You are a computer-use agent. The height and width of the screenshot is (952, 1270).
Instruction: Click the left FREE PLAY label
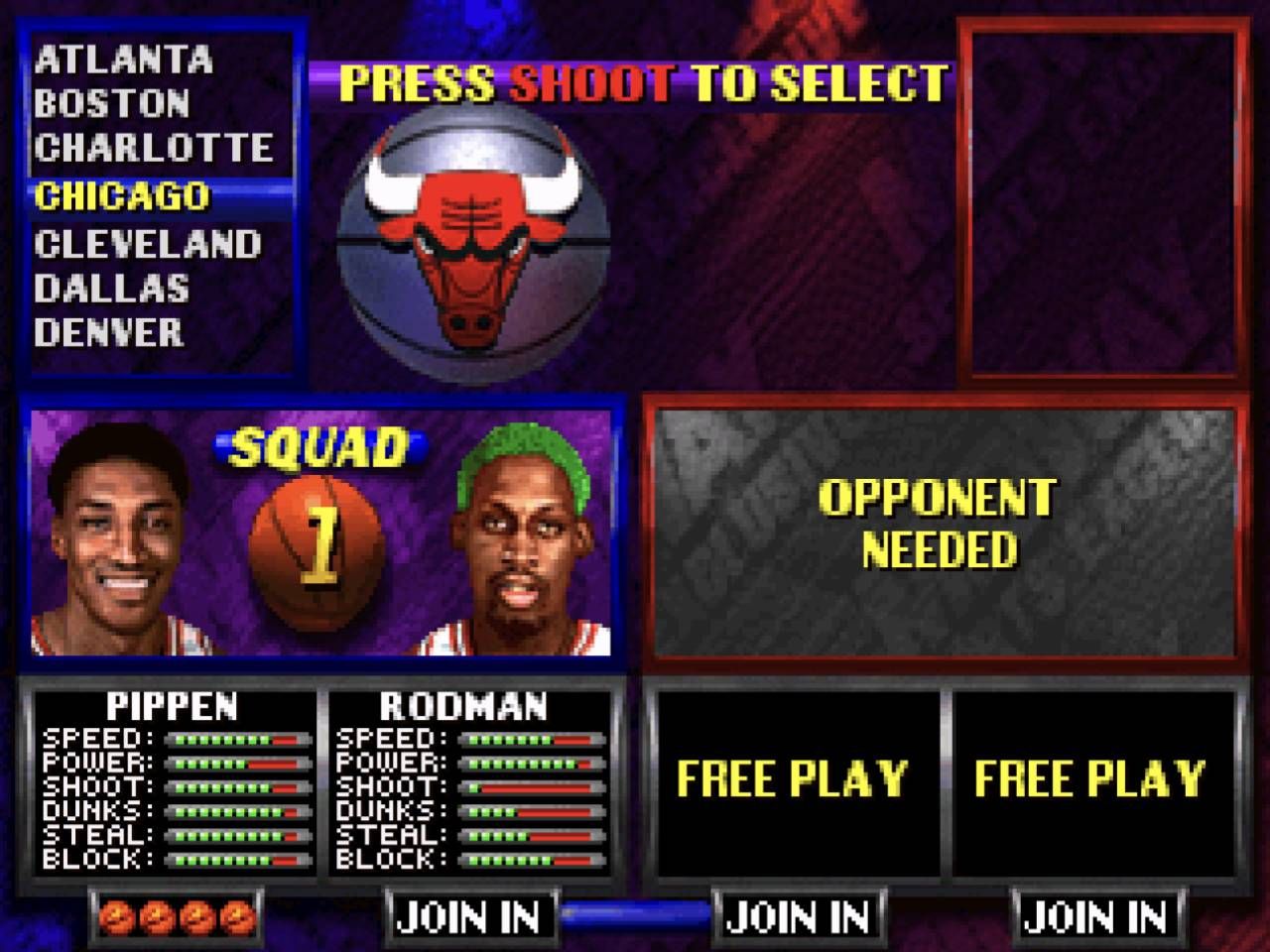791,776
